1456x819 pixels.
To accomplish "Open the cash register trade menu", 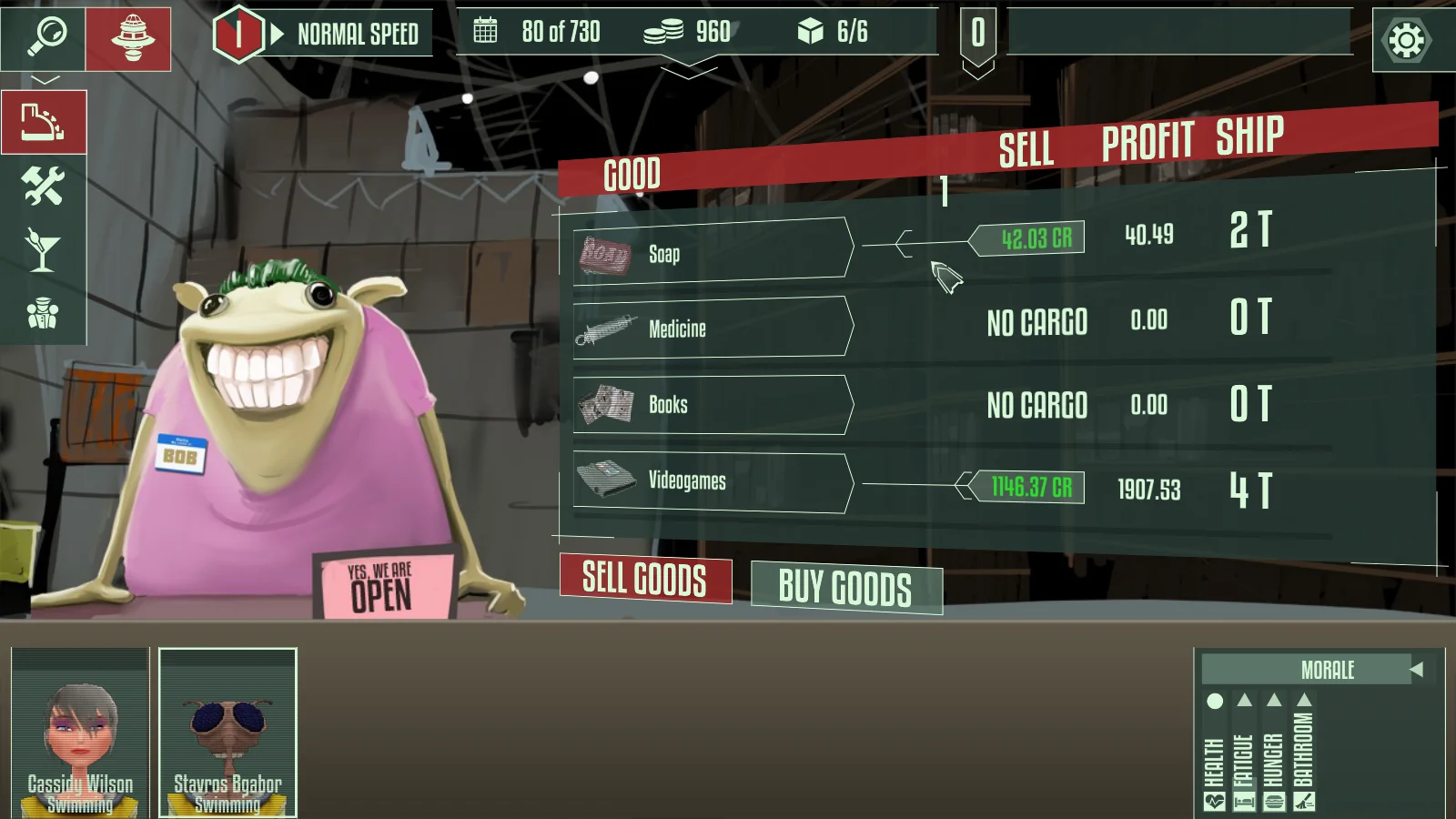I will [x=44, y=122].
